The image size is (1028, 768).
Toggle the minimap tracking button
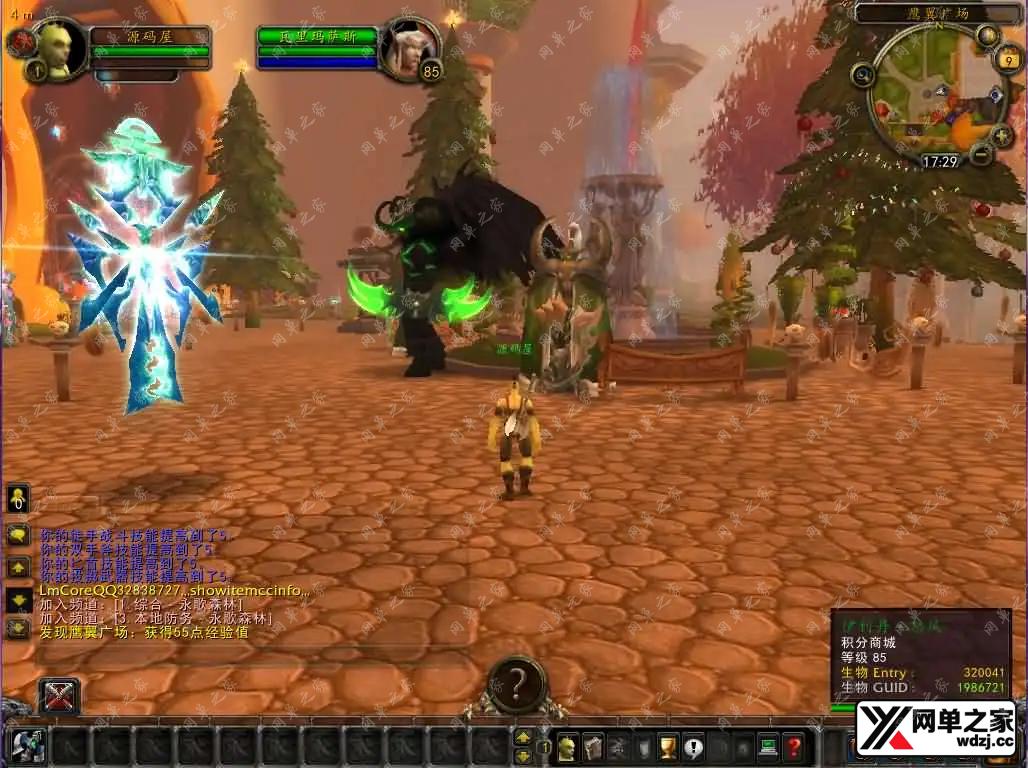pos(862,74)
